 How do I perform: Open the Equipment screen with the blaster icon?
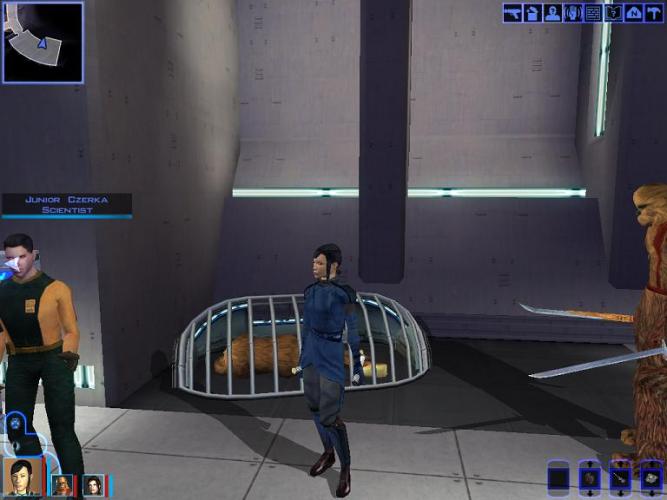coord(513,13)
